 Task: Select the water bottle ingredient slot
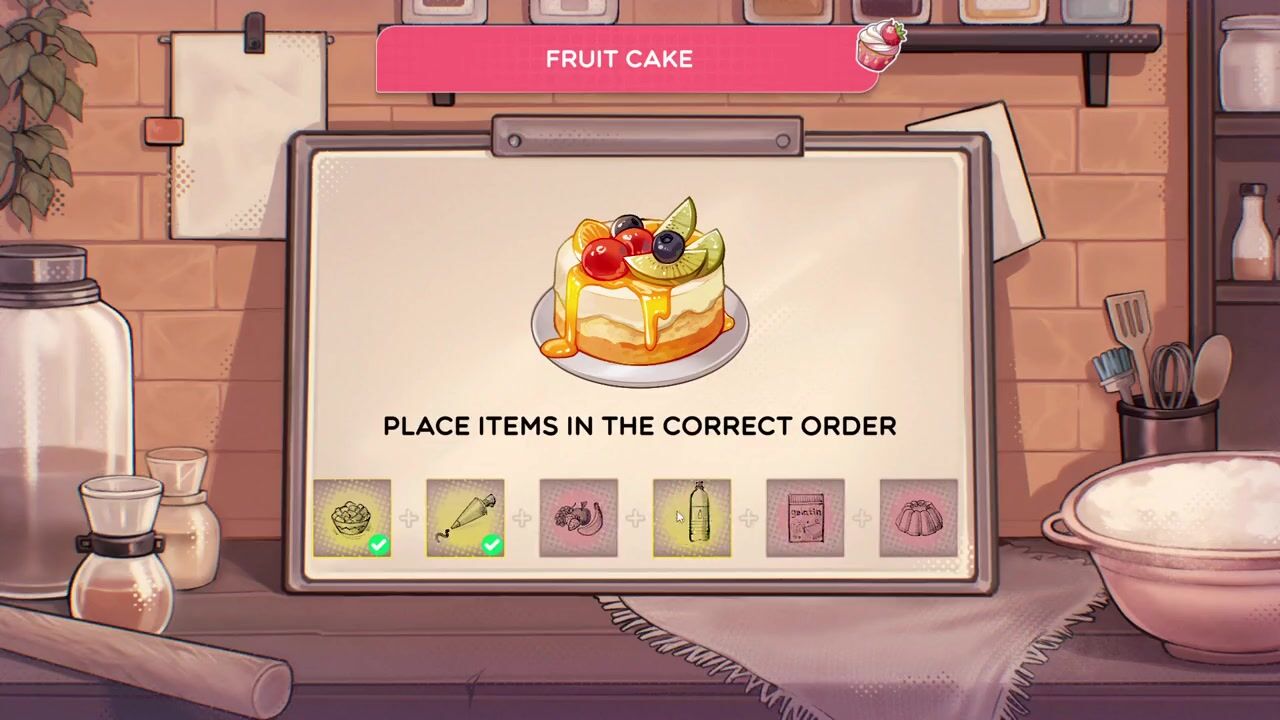[x=692, y=518]
